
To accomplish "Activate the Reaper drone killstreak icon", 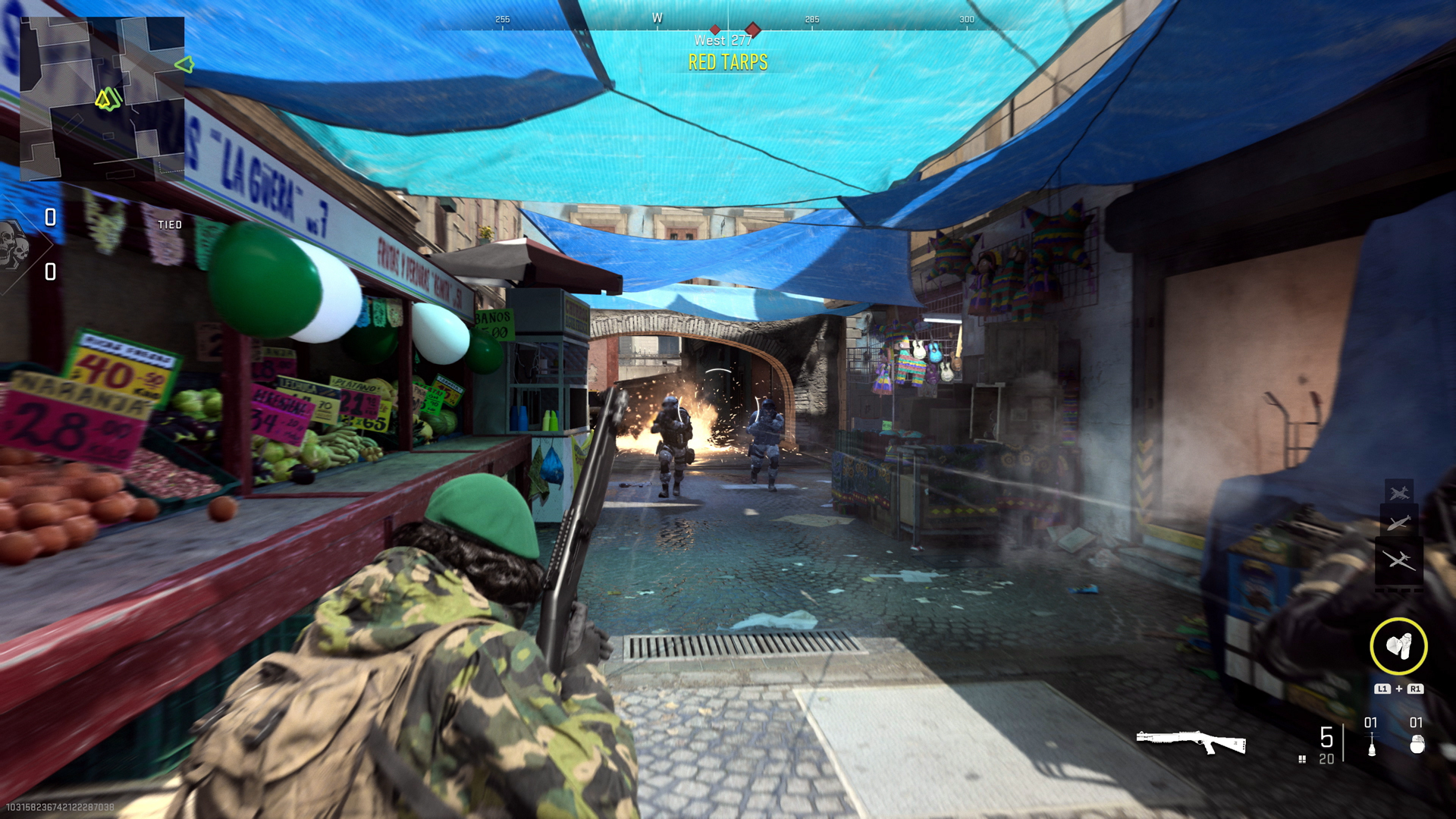I will [1399, 561].
